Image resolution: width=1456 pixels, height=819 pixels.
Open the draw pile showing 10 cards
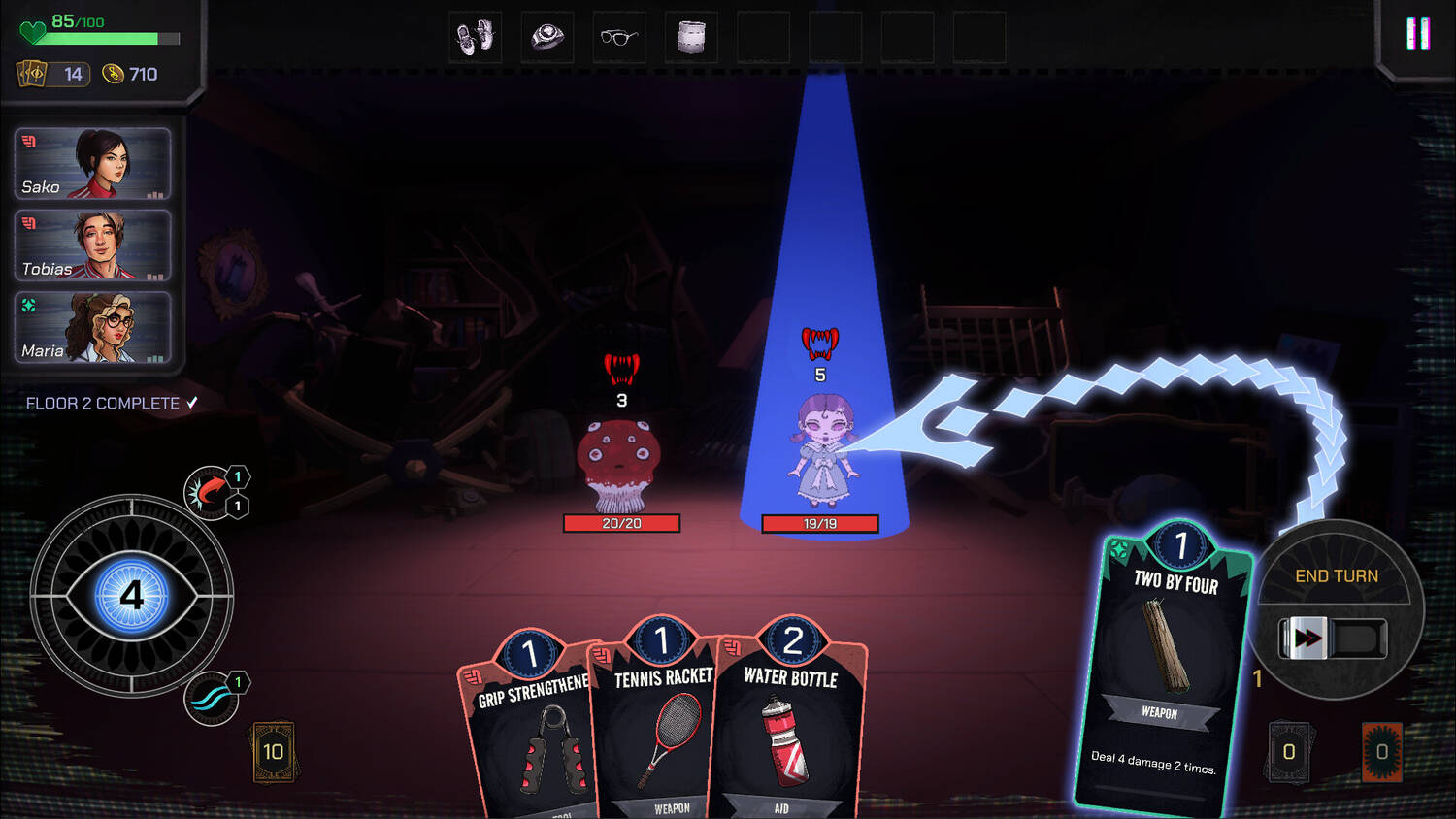(x=274, y=752)
